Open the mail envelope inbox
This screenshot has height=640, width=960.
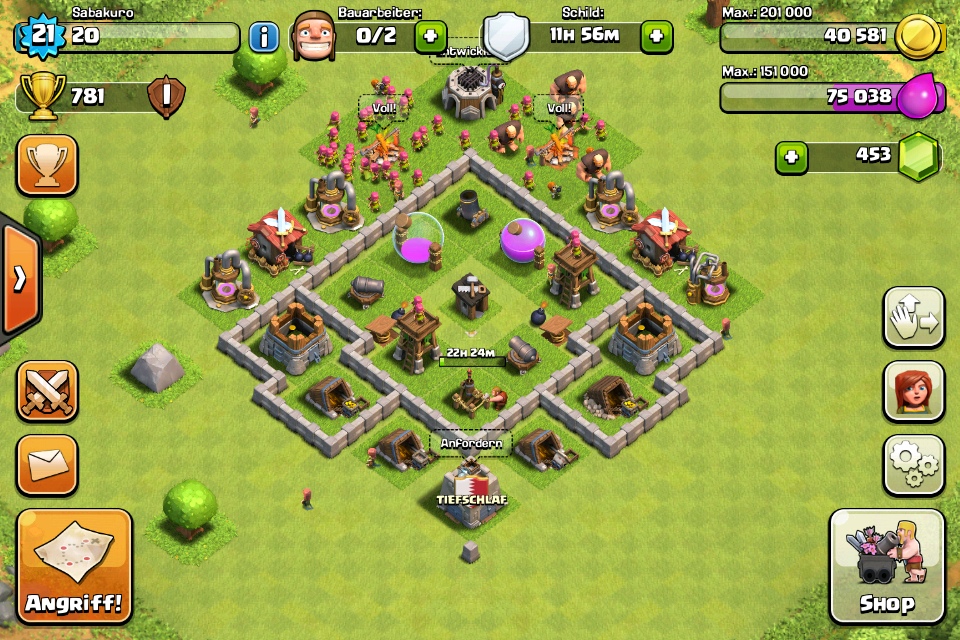click(x=47, y=464)
